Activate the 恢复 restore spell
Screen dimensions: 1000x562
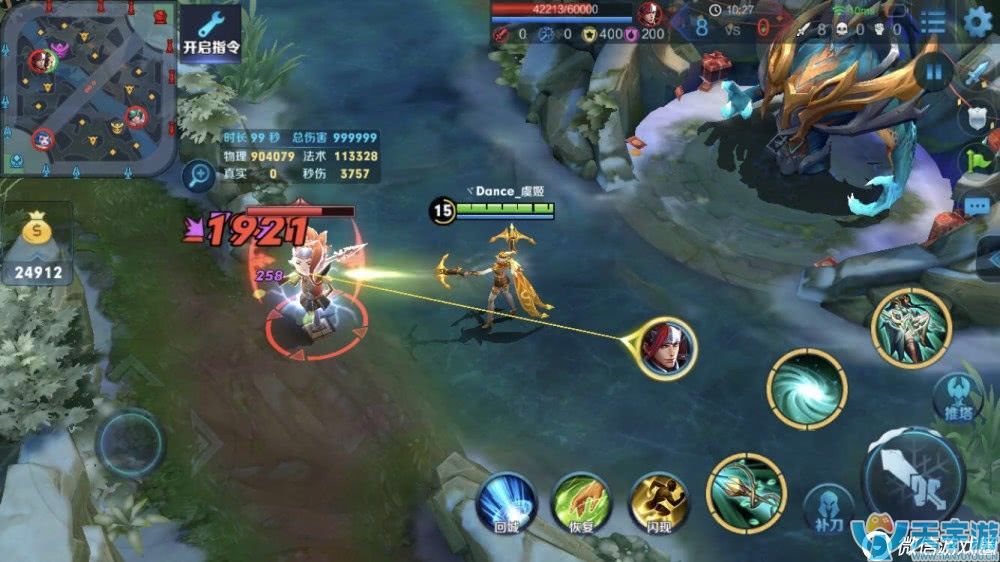click(x=581, y=501)
